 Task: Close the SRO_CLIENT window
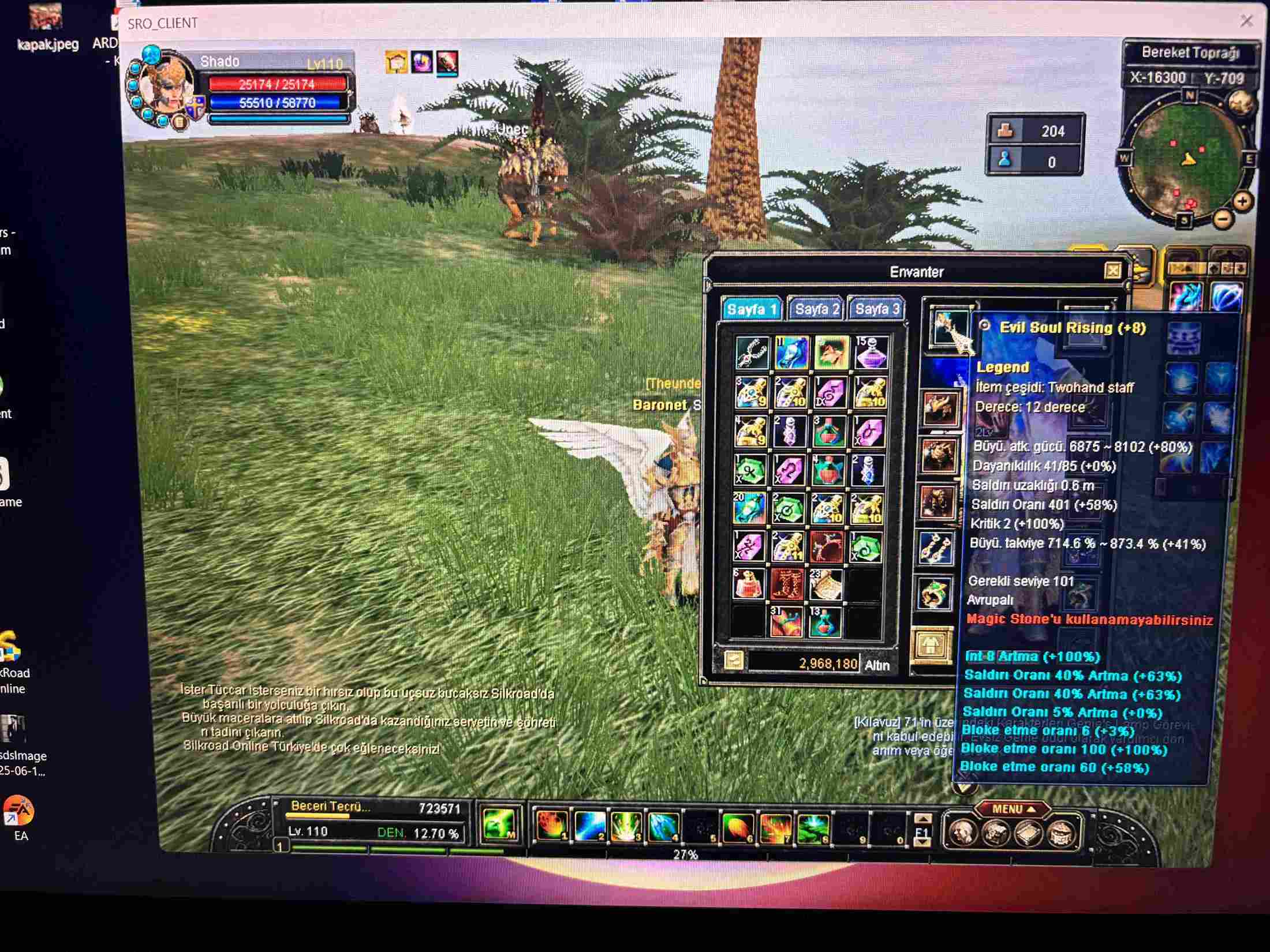pos(1246,21)
